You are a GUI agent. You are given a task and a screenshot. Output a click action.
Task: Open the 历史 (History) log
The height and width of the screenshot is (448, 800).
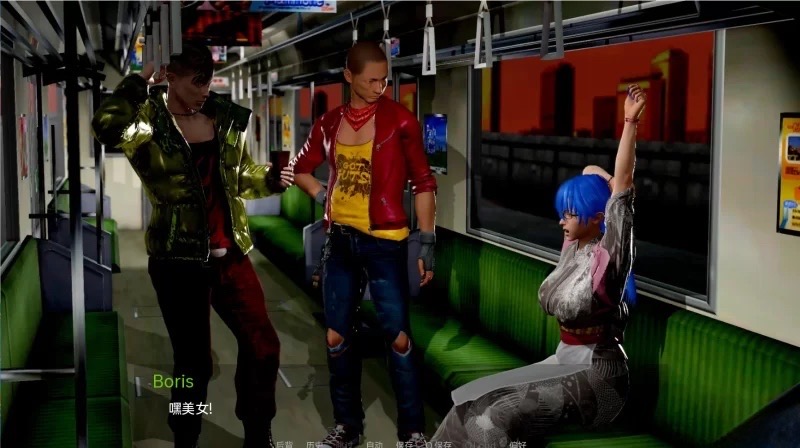[314, 444]
